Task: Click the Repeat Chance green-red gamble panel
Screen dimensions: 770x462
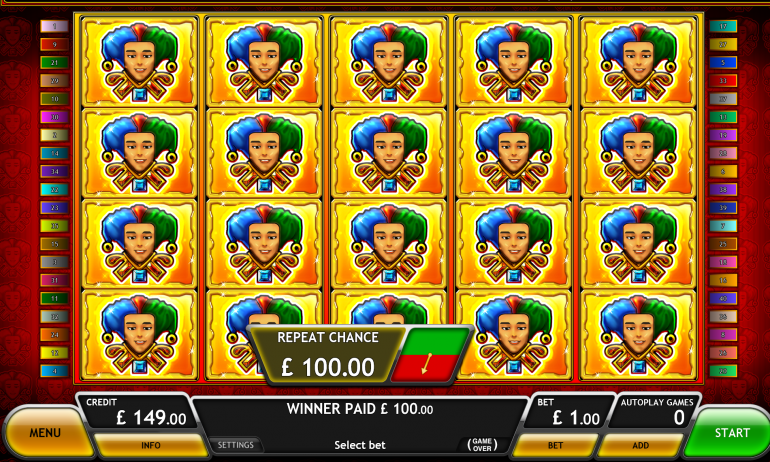Action: tap(431, 355)
